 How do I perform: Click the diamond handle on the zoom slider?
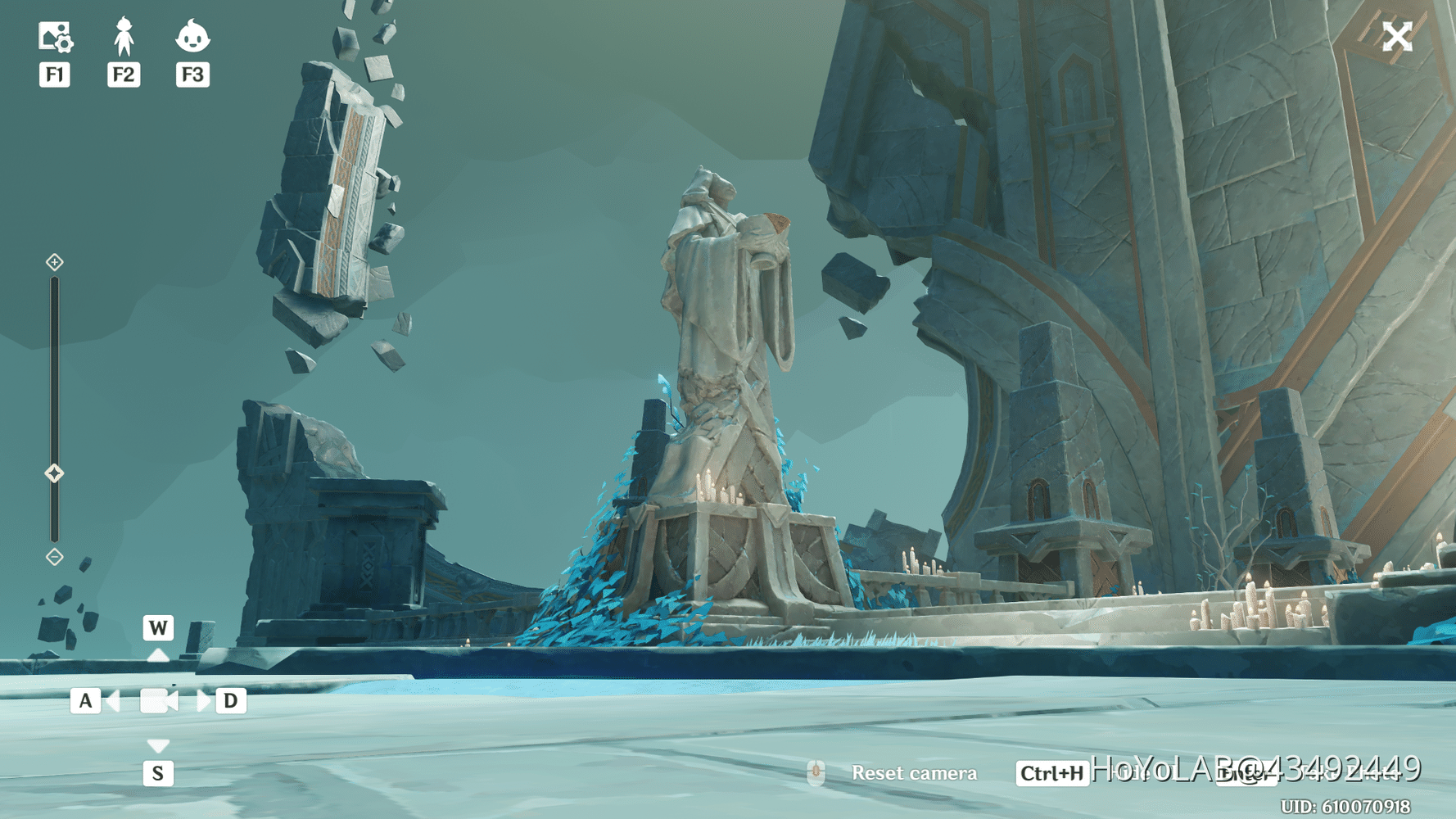55,471
